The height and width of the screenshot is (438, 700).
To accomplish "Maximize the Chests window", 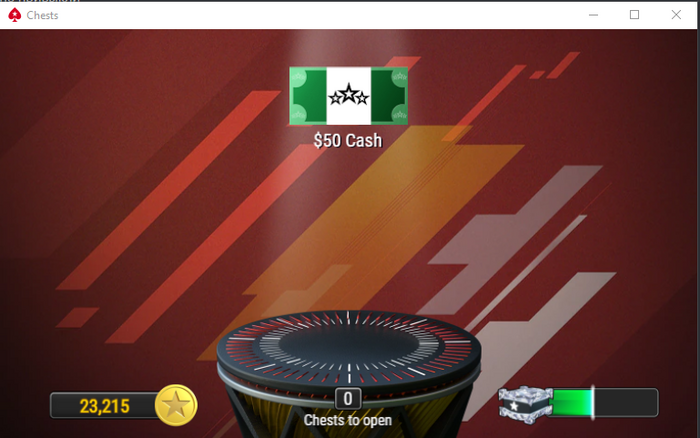I will pyautogui.click(x=634, y=15).
